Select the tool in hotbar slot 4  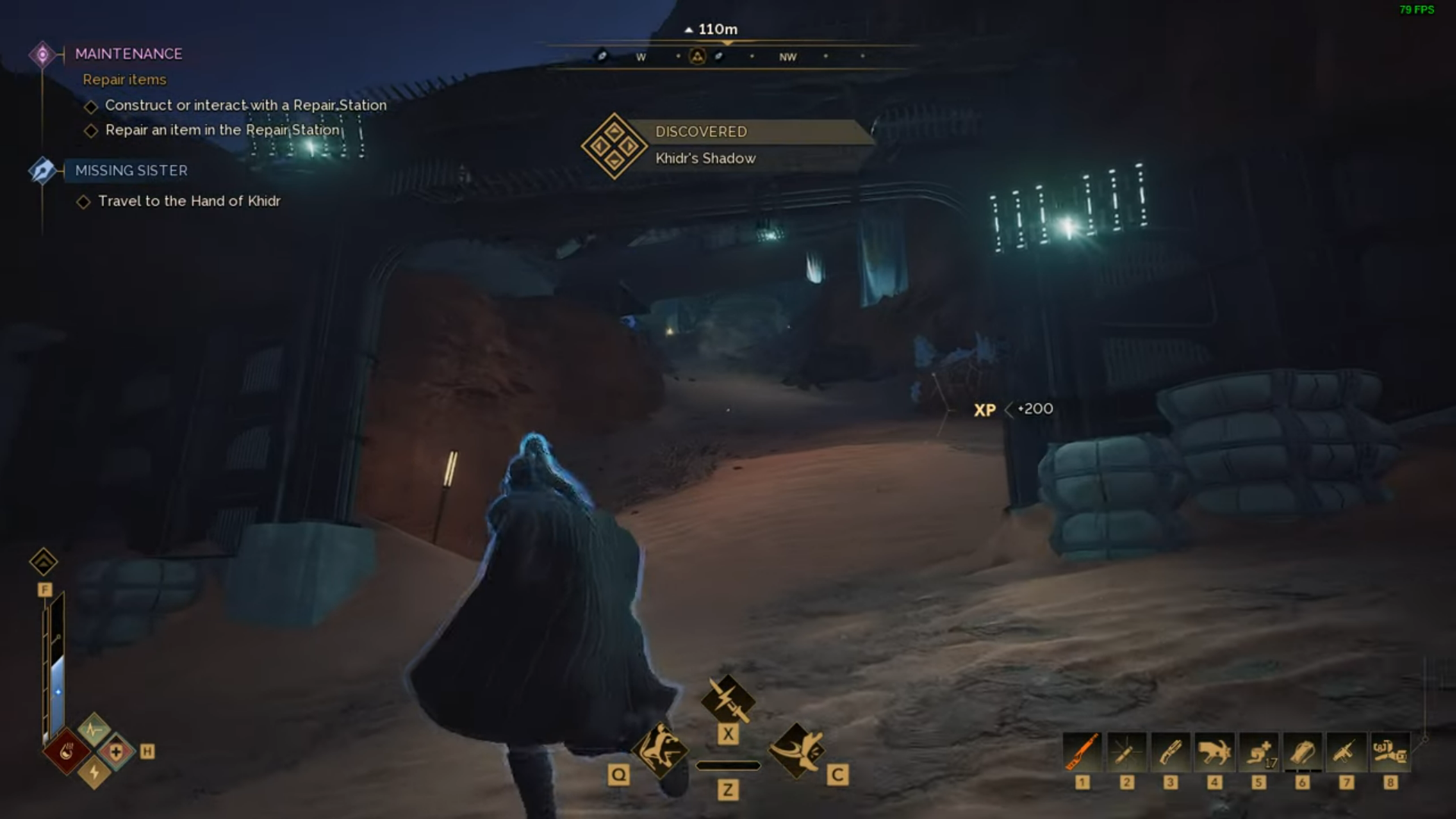(1215, 753)
